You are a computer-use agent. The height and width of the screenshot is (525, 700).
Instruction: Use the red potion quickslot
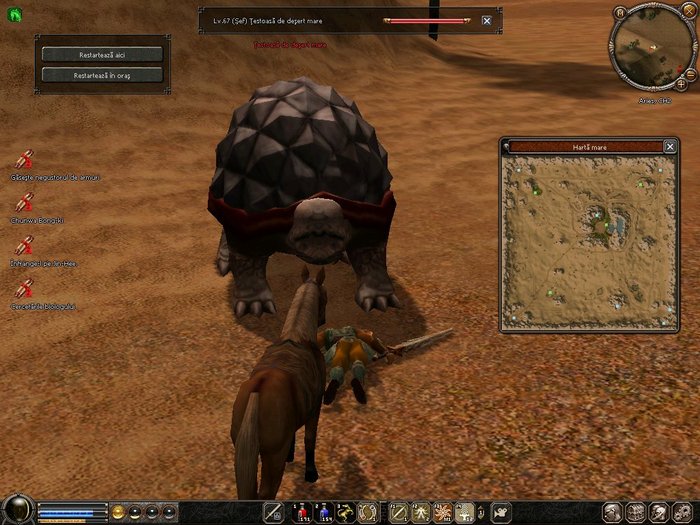coord(302,512)
